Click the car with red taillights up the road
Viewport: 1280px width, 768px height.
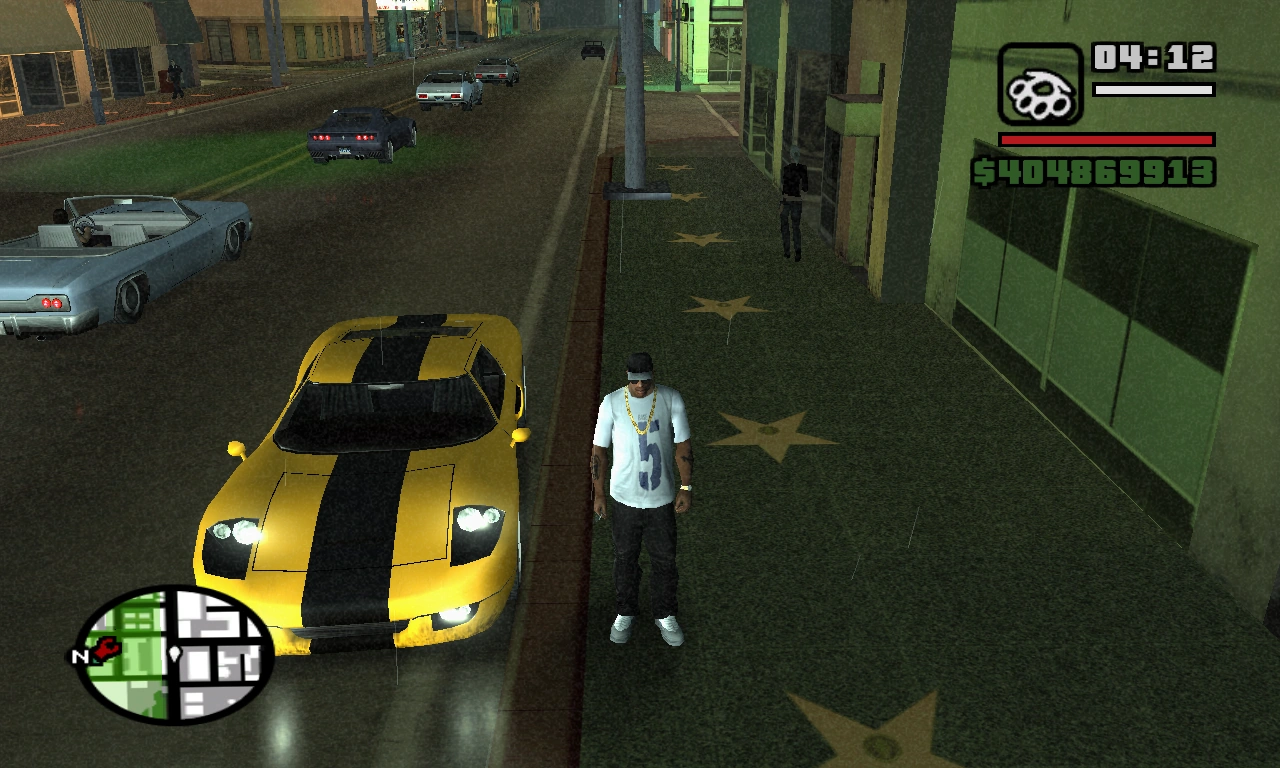click(x=355, y=135)
